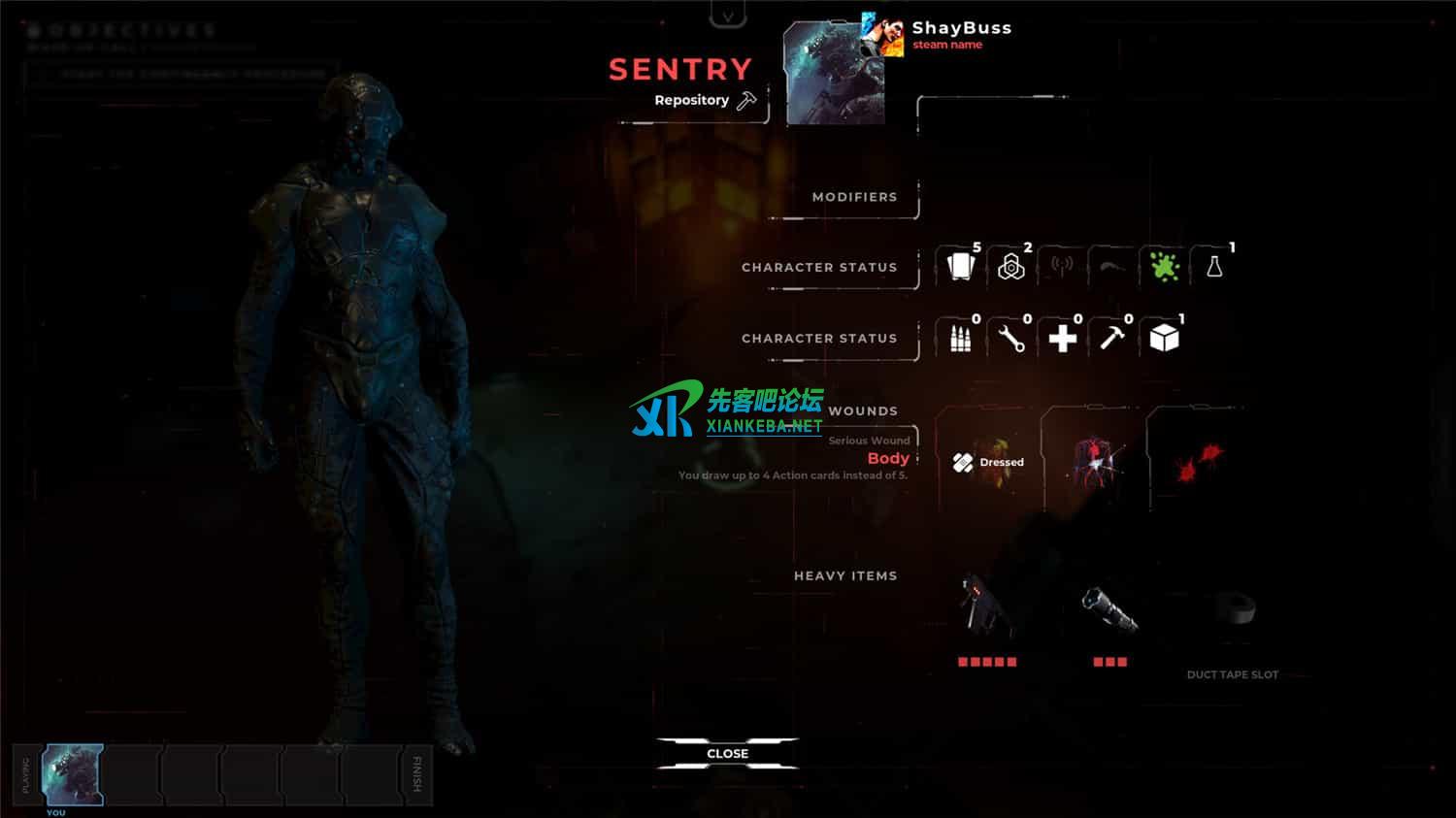Close the Sentry character sheet
The width and height of the screenshot is (1456, 818).
(x=727, y=754)
